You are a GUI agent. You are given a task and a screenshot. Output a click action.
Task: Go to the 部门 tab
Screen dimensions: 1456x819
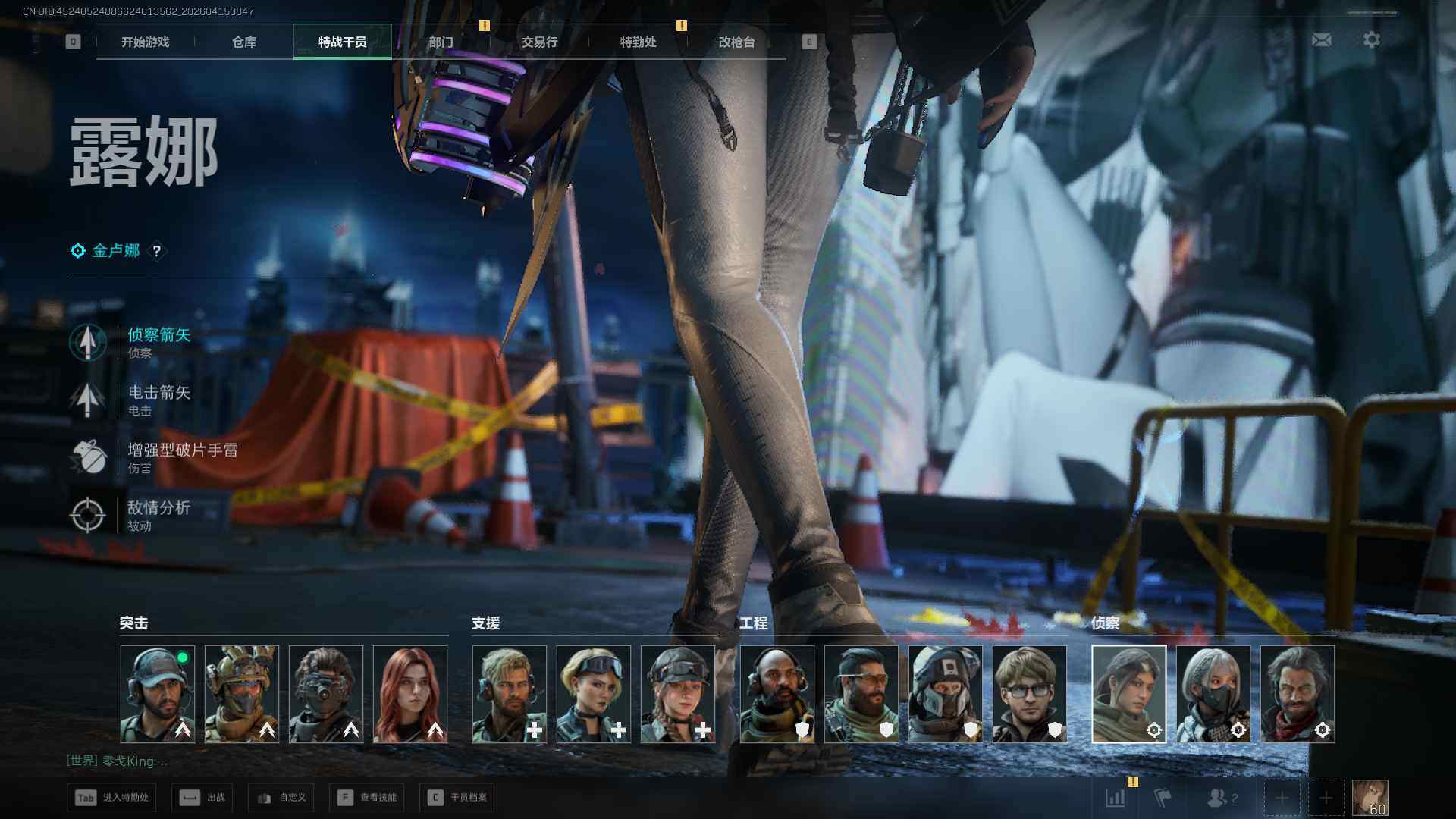pos(441,42)
